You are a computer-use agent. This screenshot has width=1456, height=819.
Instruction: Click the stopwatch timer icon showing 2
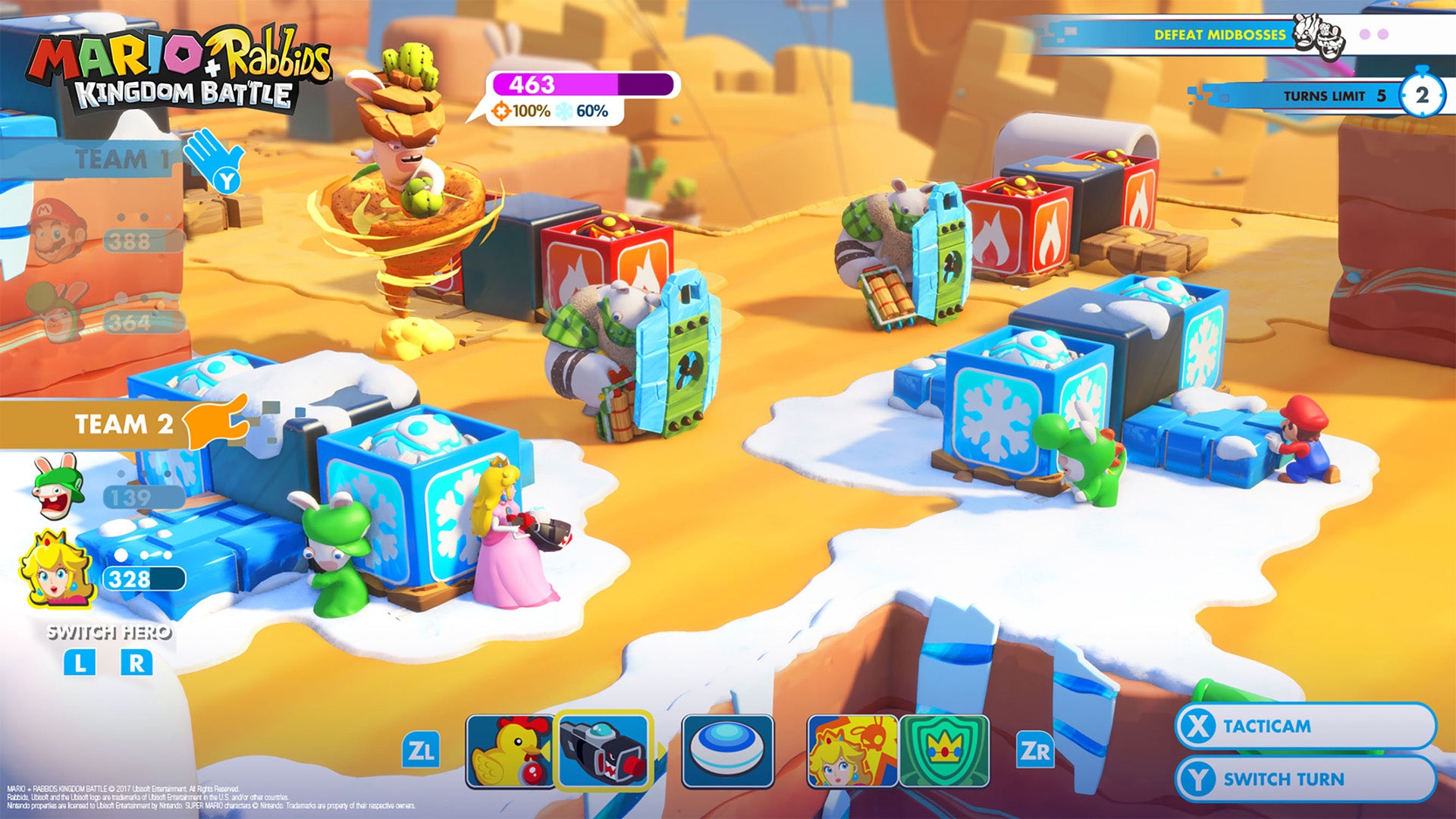point(1424,96)
